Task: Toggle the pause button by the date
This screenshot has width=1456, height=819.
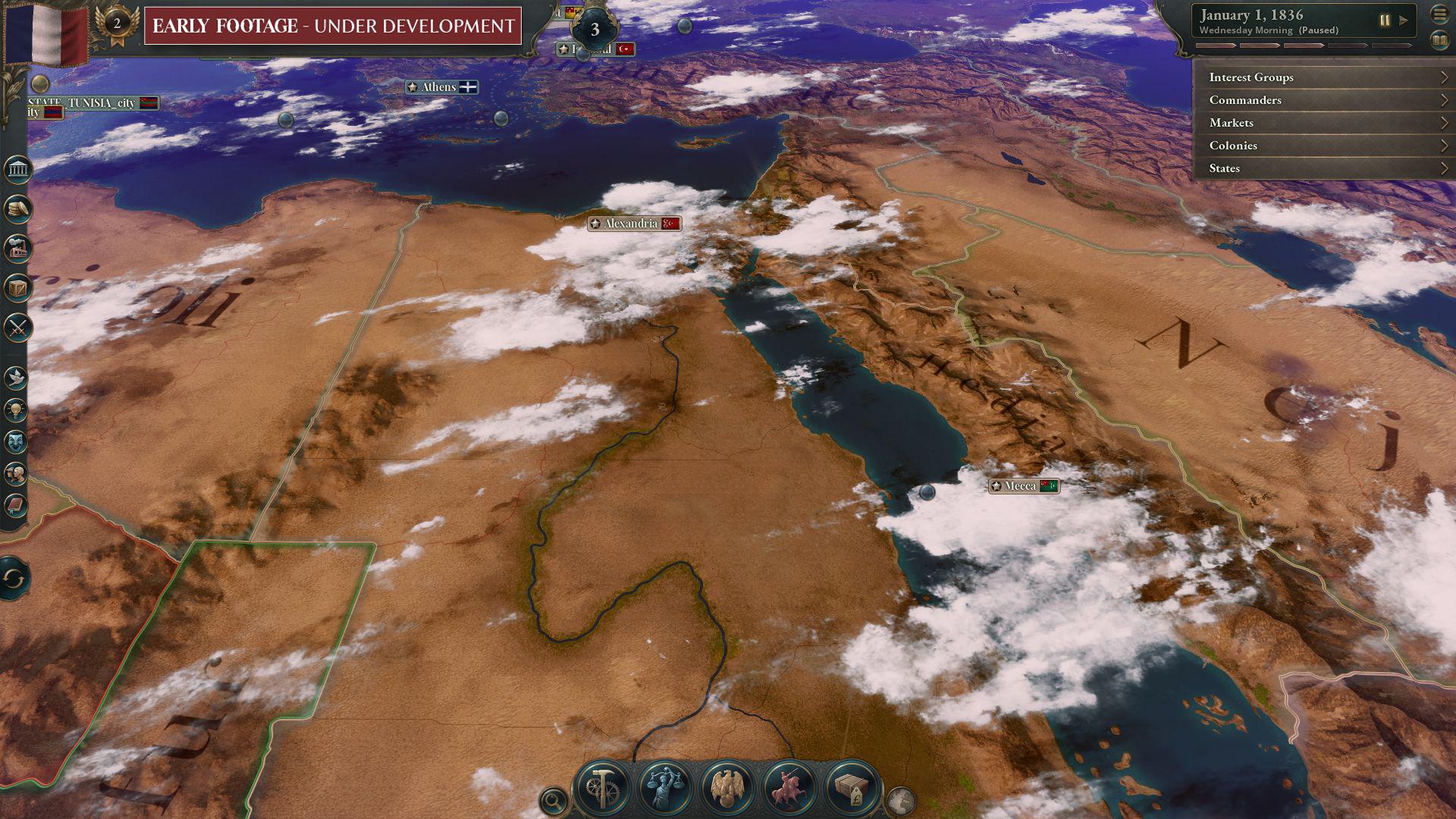Action: coord(1385,20)
